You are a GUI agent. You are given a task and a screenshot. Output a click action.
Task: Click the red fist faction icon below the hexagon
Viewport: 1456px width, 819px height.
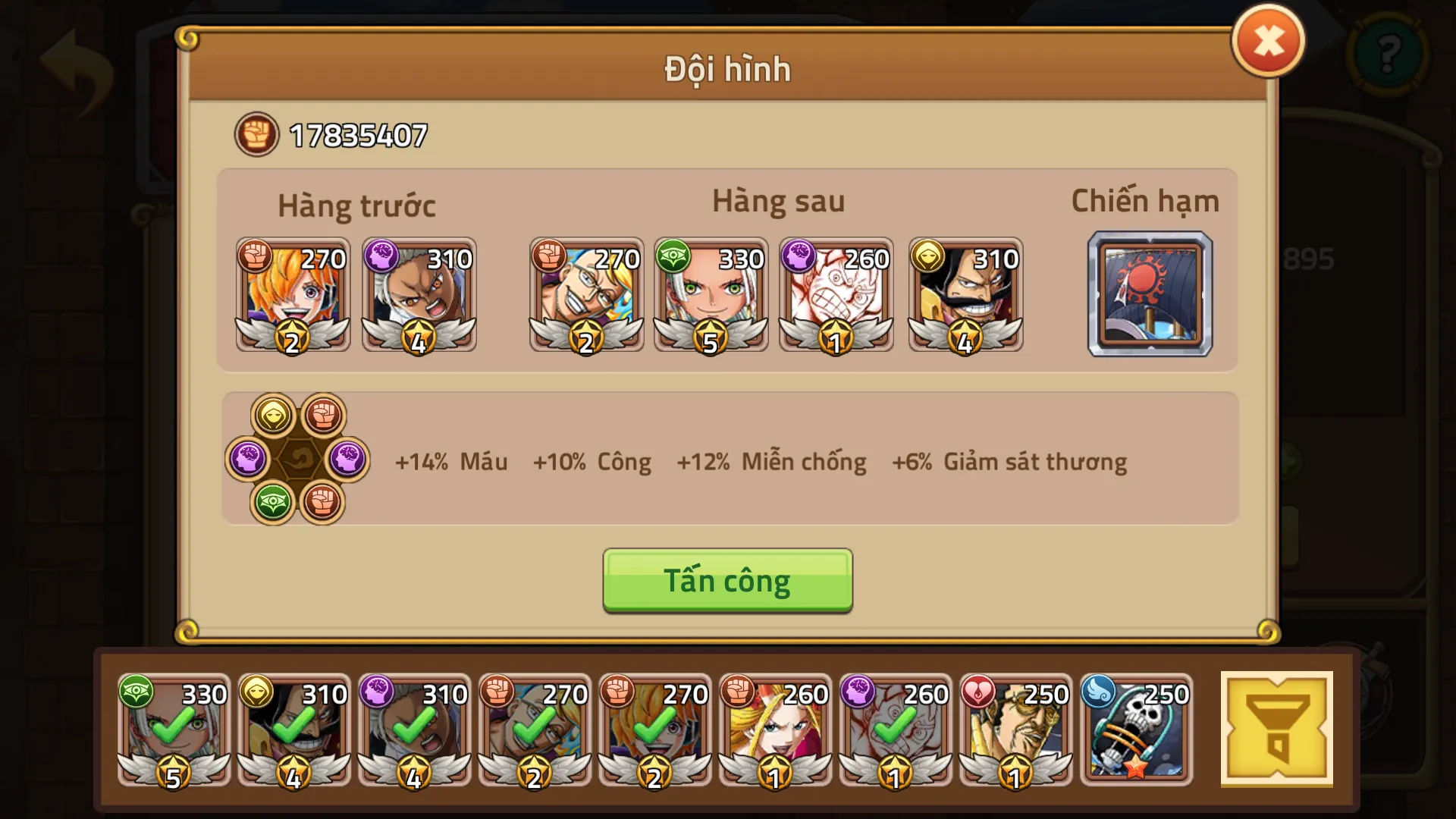point(324,503)
